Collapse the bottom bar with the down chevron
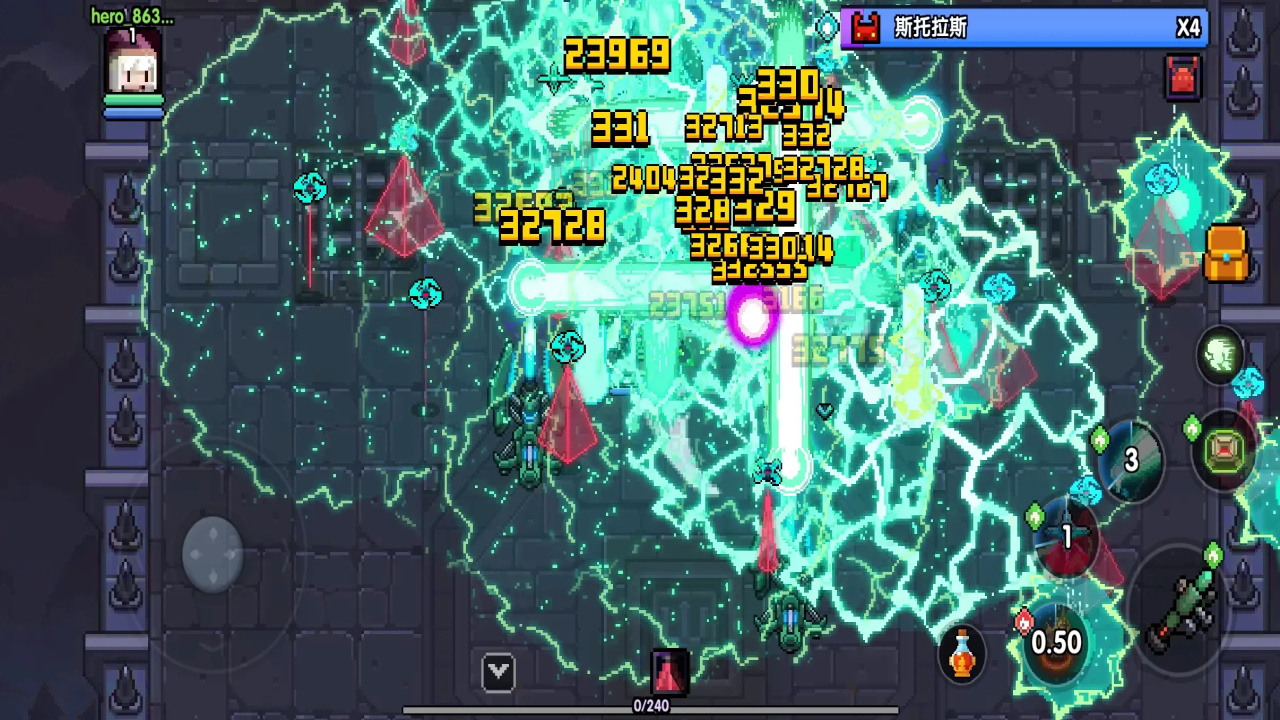Viewport: 1280px width, 720px height. [x=497, y=672]
